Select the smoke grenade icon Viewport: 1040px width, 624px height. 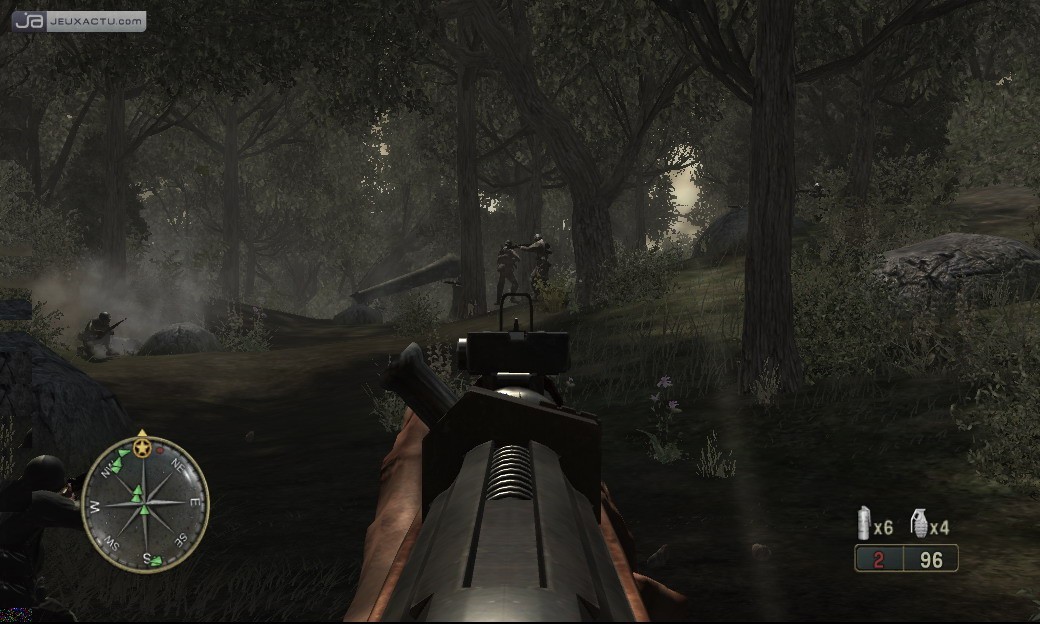click(x=864, y=524)
